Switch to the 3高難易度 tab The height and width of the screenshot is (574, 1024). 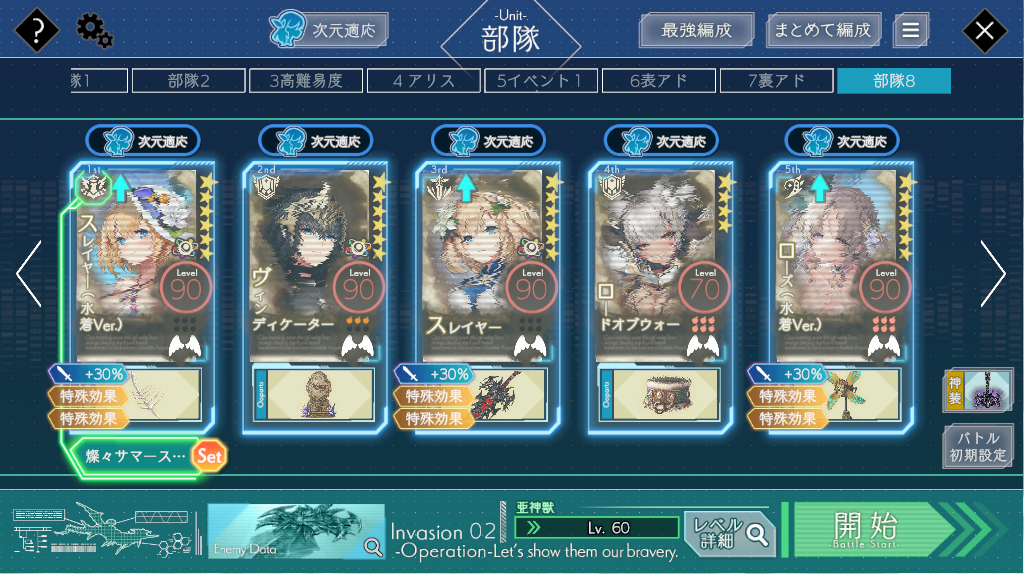306,81
